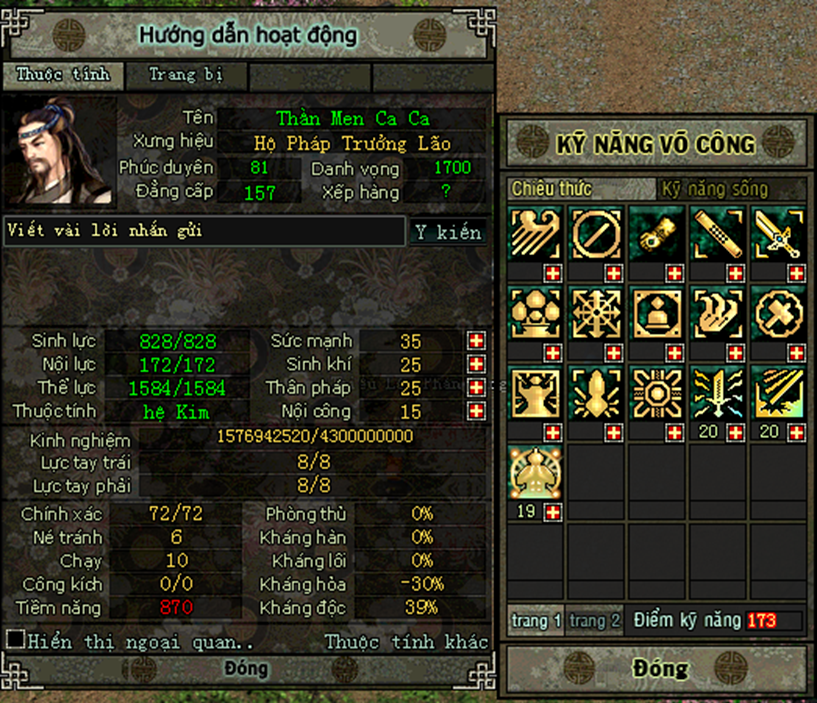Viewport: 817px width, 703px height.
Task: Select the Chiêu thức tab
Action: [551, 189]
